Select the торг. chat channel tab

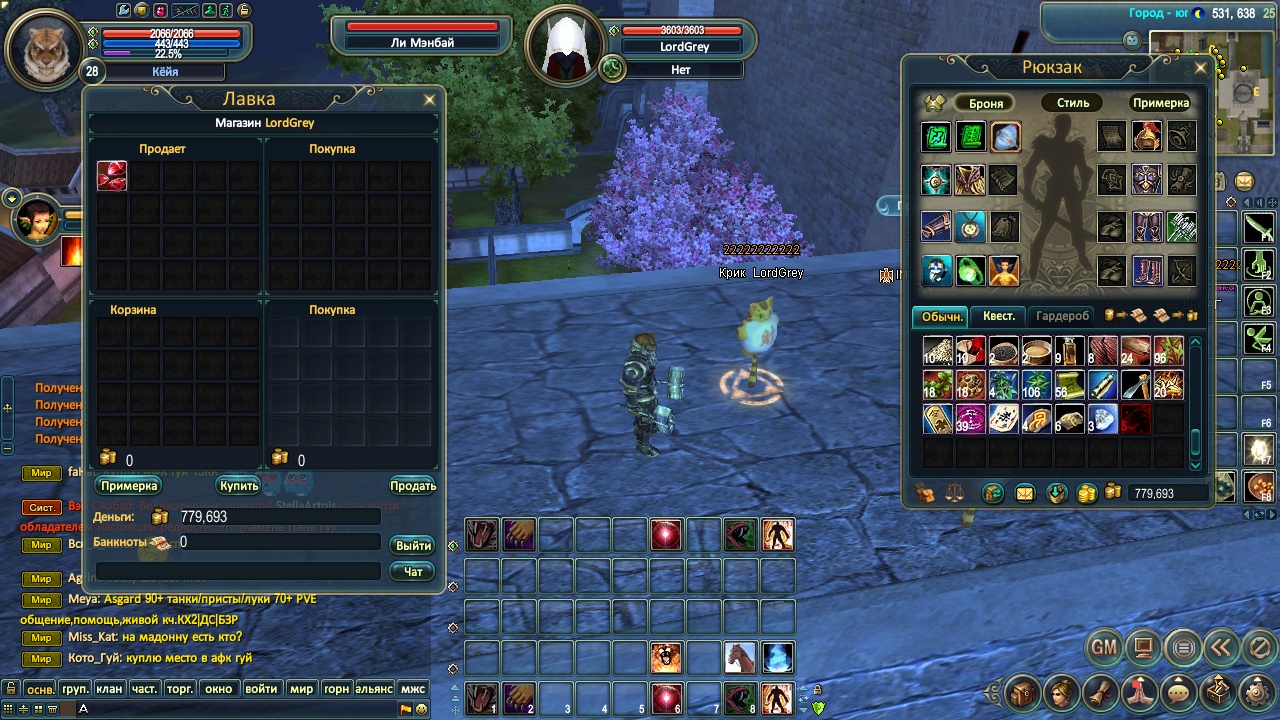180,689
